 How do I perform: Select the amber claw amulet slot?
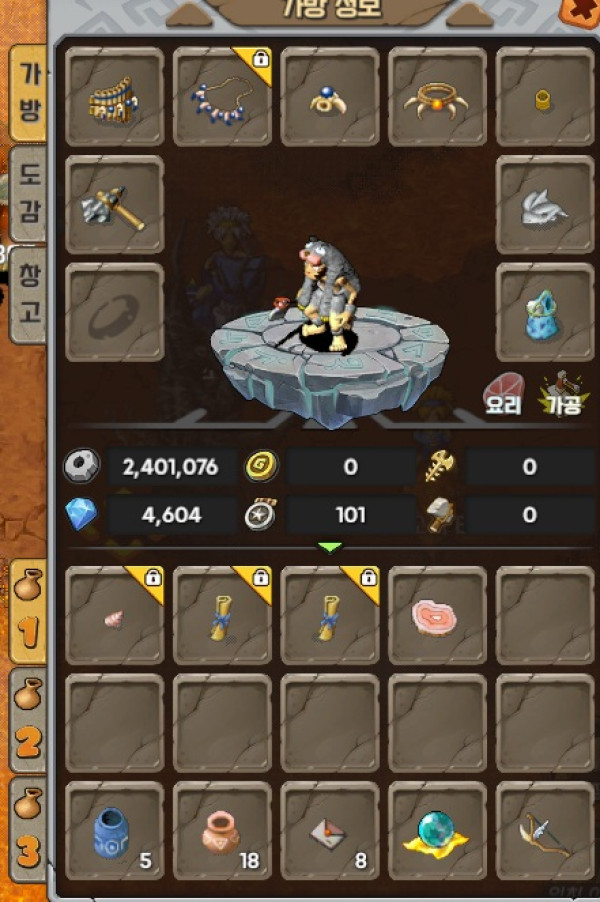pyautogui.click(x=438, y=96)
